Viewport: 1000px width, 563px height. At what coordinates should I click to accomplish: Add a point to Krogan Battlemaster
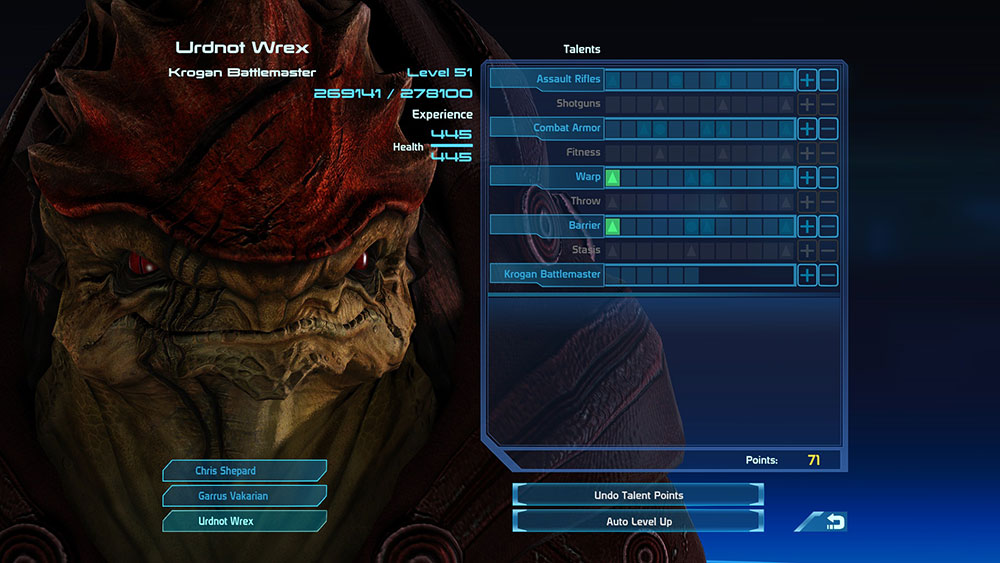pyautogui.click(x=807, y=275)
